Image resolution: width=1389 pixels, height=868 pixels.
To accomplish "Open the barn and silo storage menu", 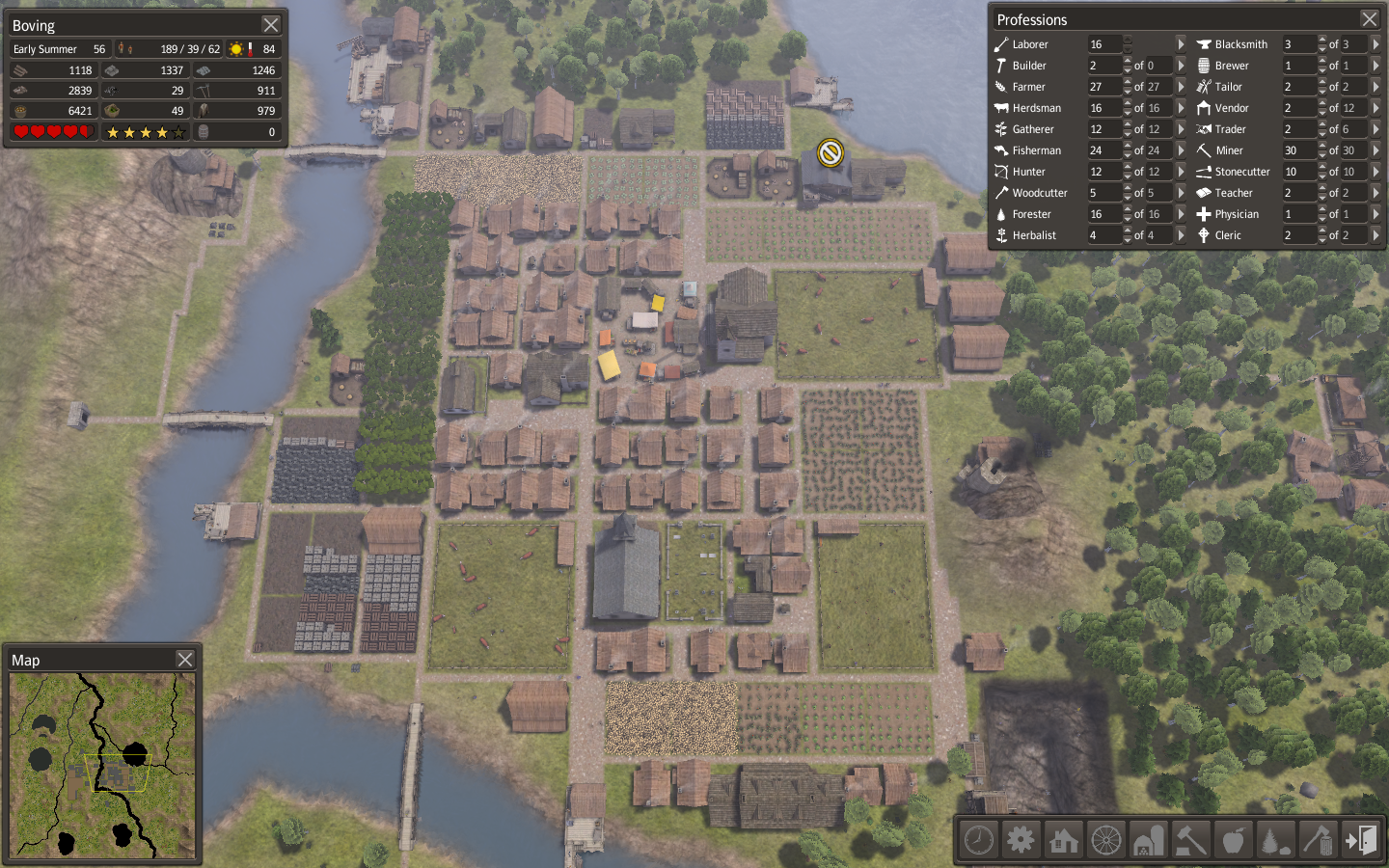I will coord(1148,840).
